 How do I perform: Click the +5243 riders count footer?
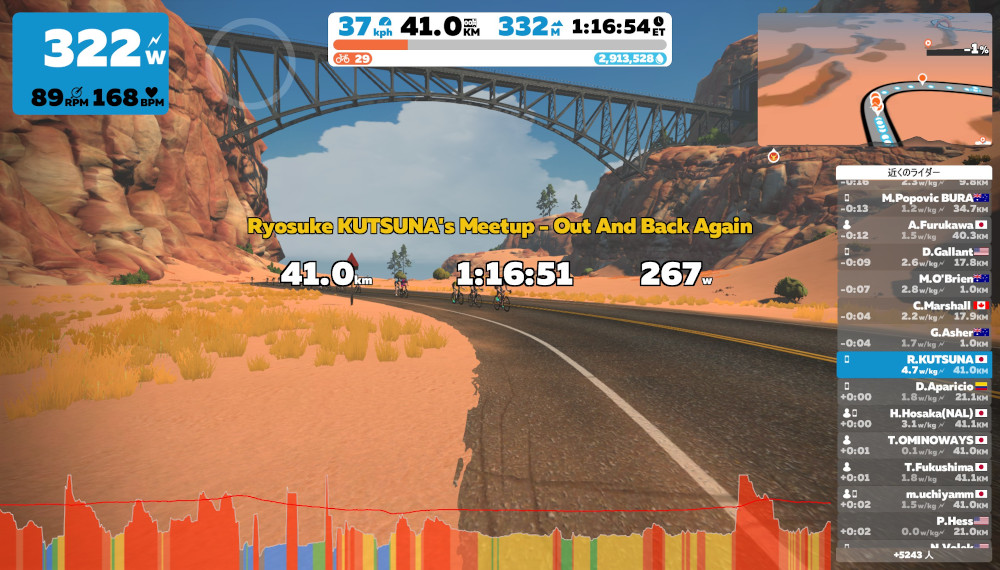[914, 553]
